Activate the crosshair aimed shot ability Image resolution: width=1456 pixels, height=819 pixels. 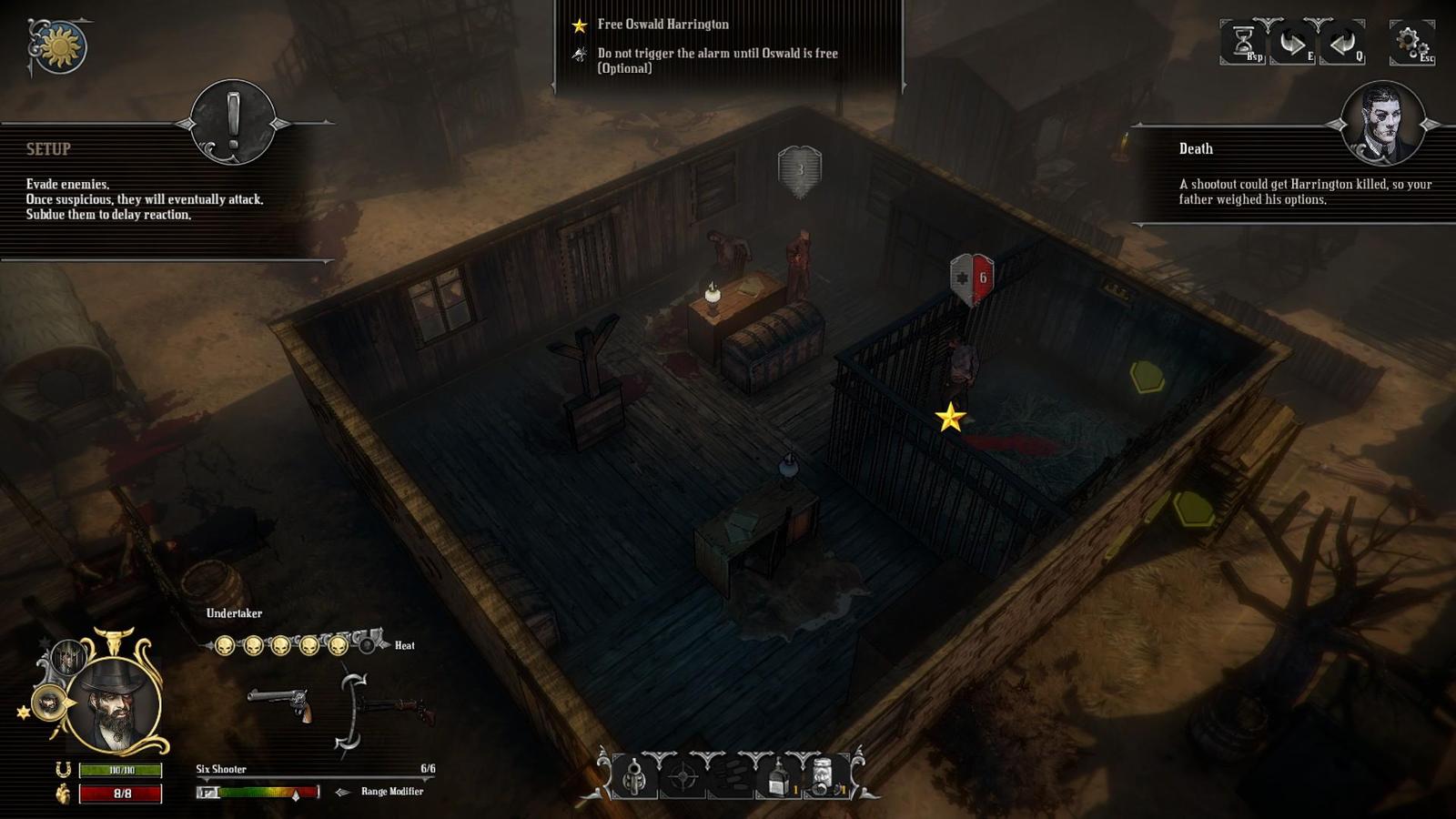682,777
